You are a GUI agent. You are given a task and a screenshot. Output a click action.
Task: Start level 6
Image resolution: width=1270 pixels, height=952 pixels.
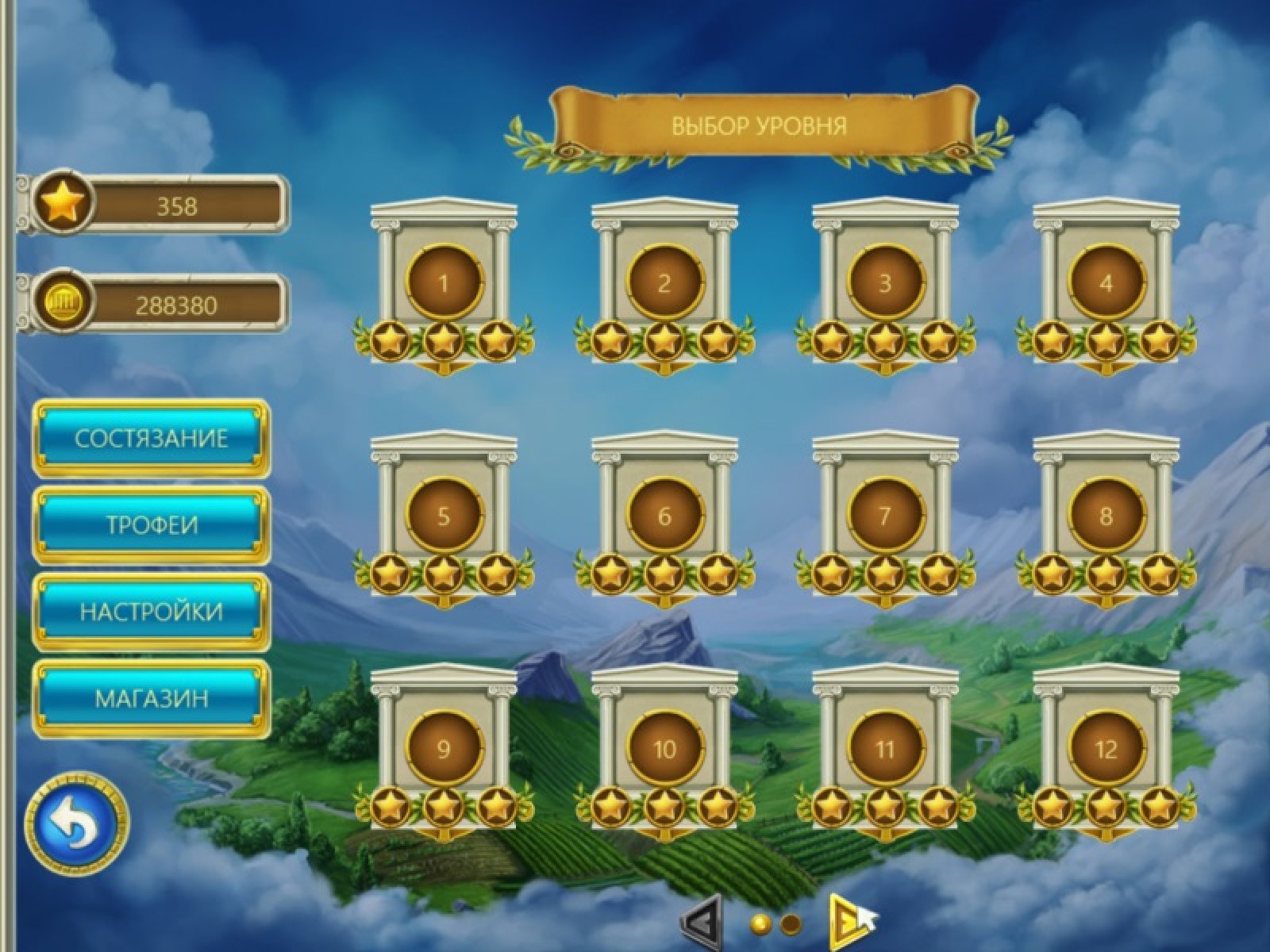[664, 516]
